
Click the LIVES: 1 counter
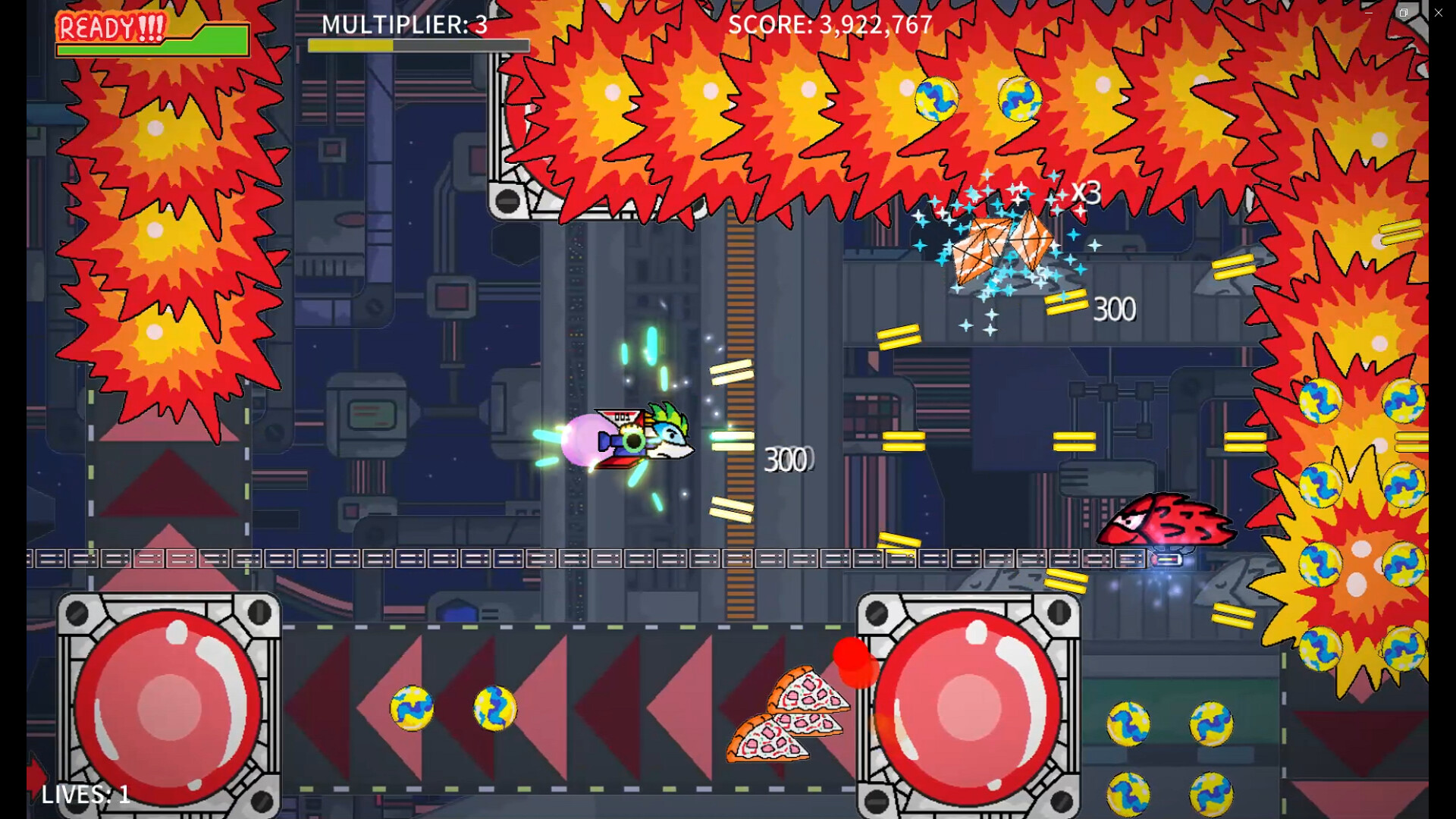pos(84,795)
